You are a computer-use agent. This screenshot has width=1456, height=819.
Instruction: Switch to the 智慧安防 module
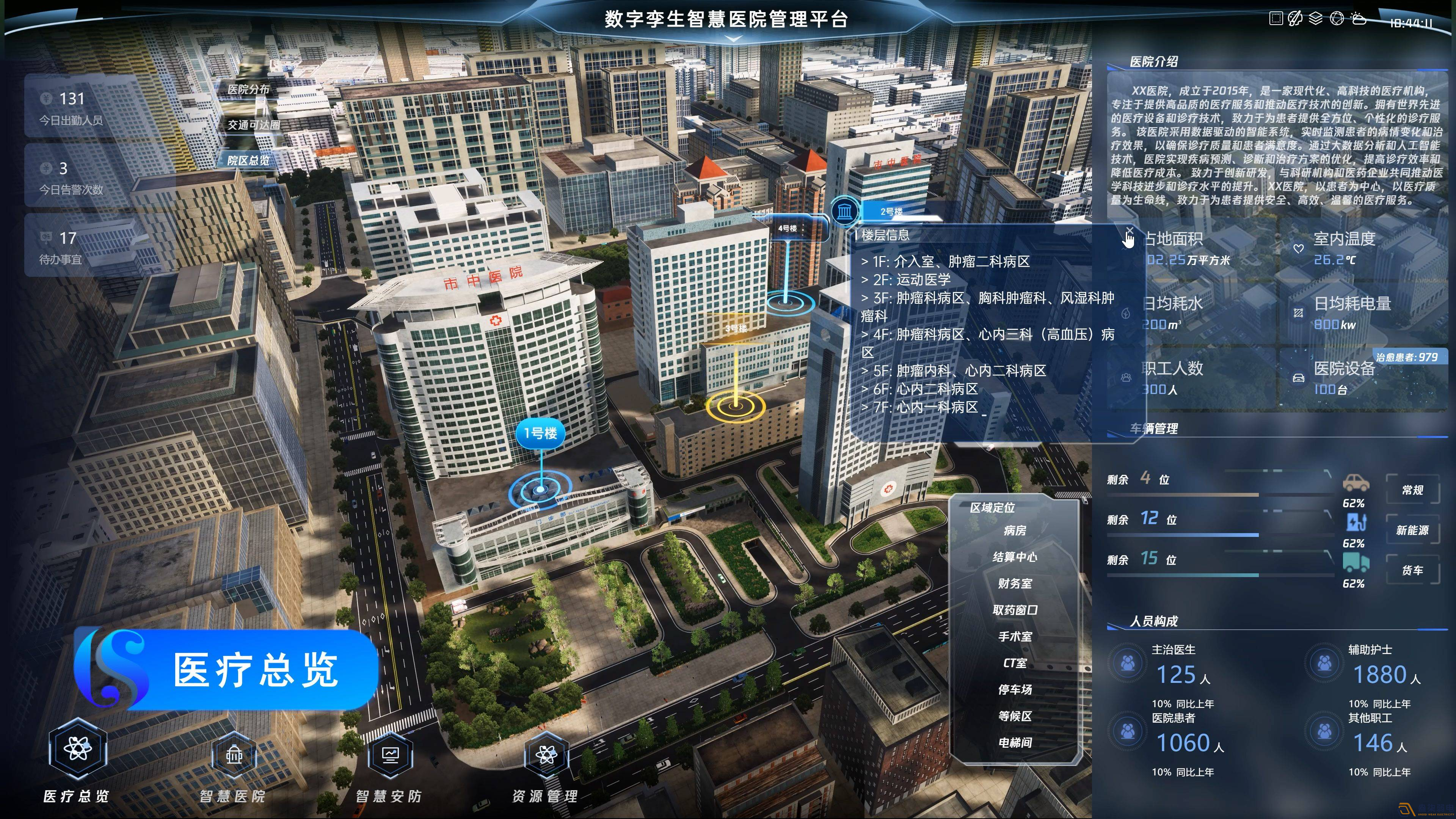pos(389,756)
